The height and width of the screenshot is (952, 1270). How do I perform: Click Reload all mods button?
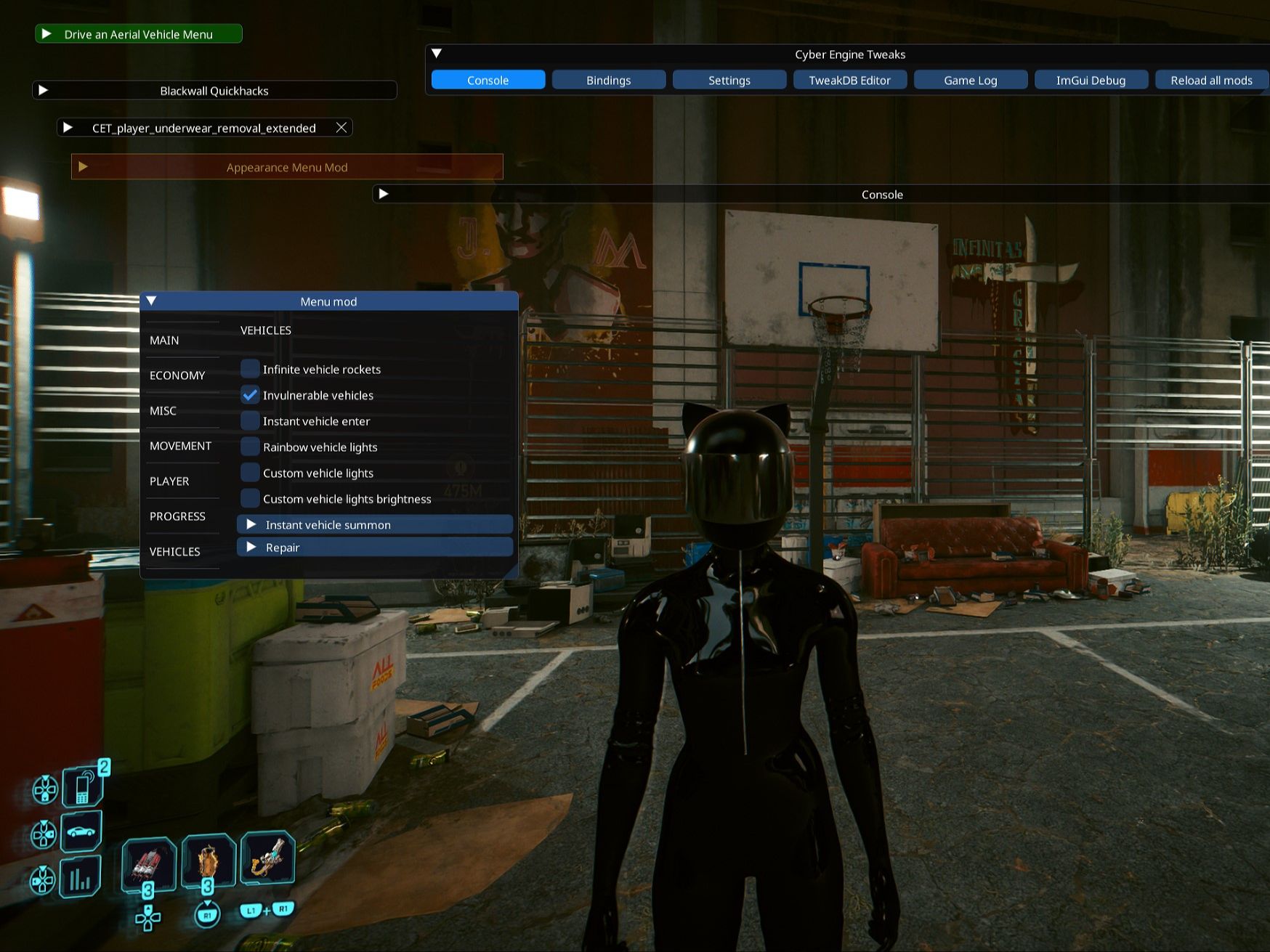coord(1210,80)
